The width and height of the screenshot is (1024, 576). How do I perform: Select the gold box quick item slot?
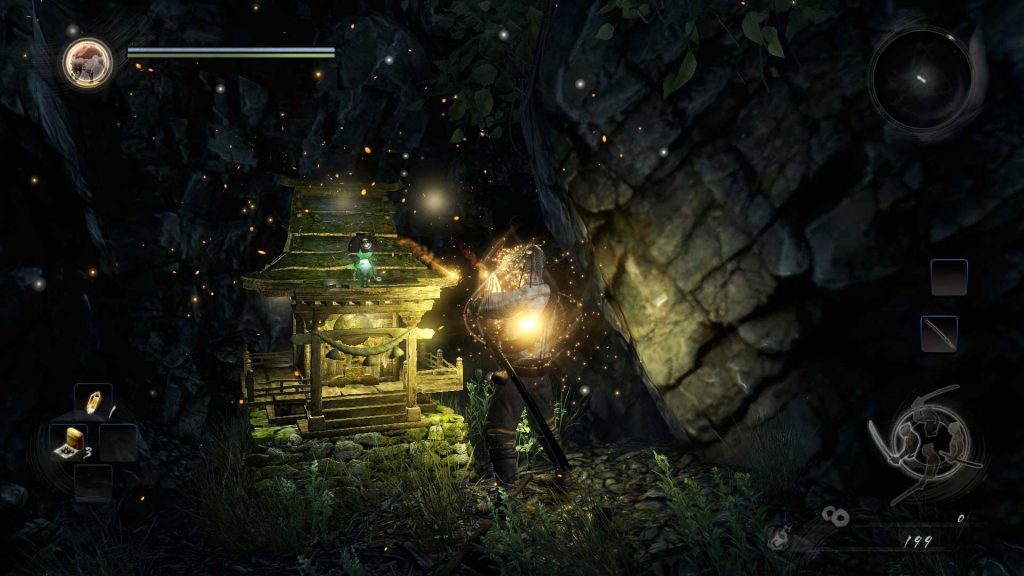point(72,440)
